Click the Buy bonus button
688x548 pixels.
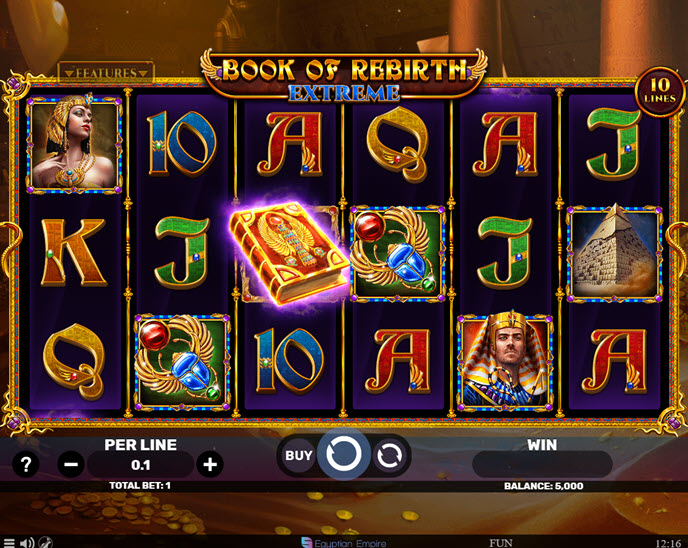[298, 456]
